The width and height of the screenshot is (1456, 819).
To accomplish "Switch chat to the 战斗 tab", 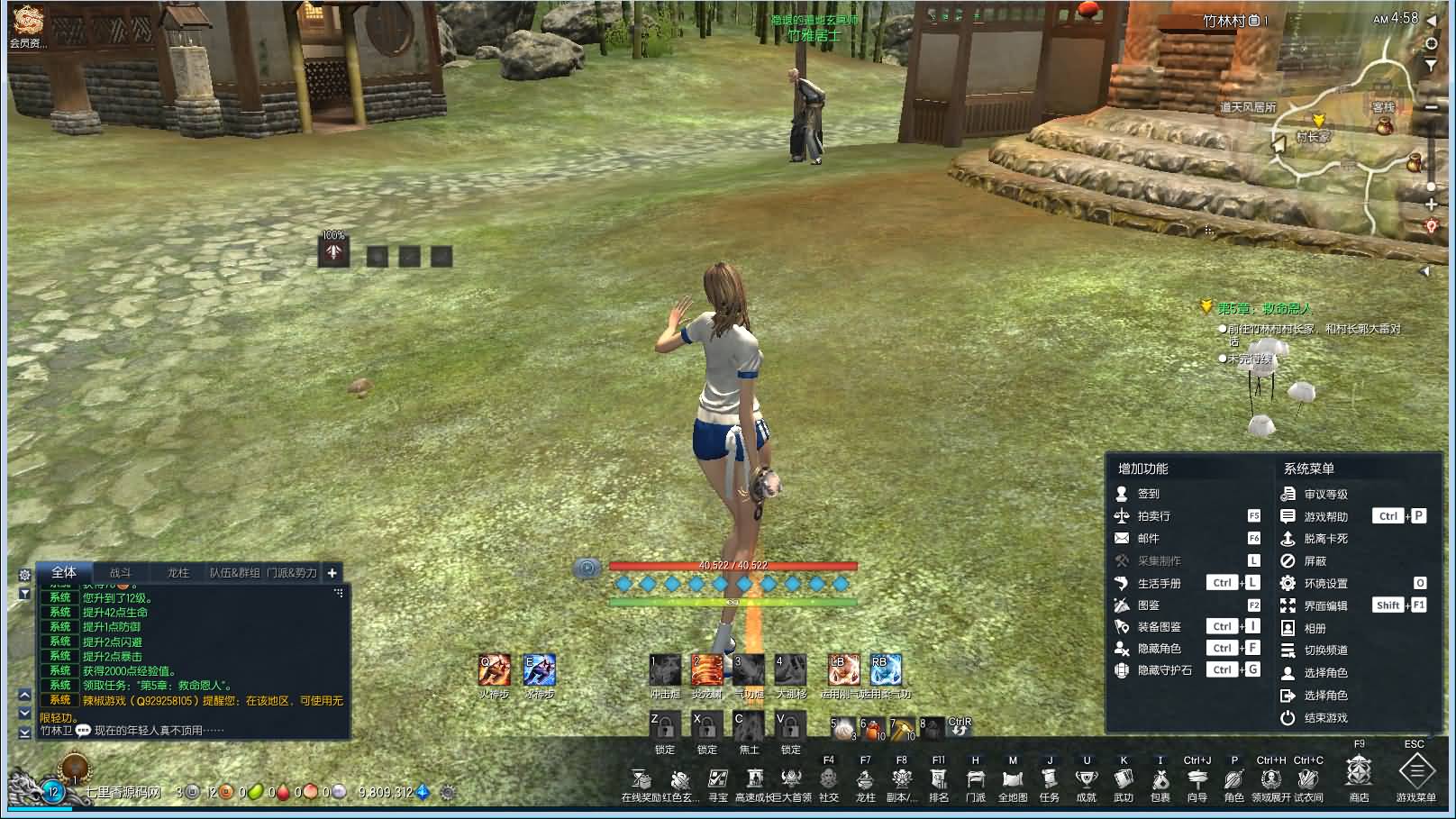I will click(121, 572).
